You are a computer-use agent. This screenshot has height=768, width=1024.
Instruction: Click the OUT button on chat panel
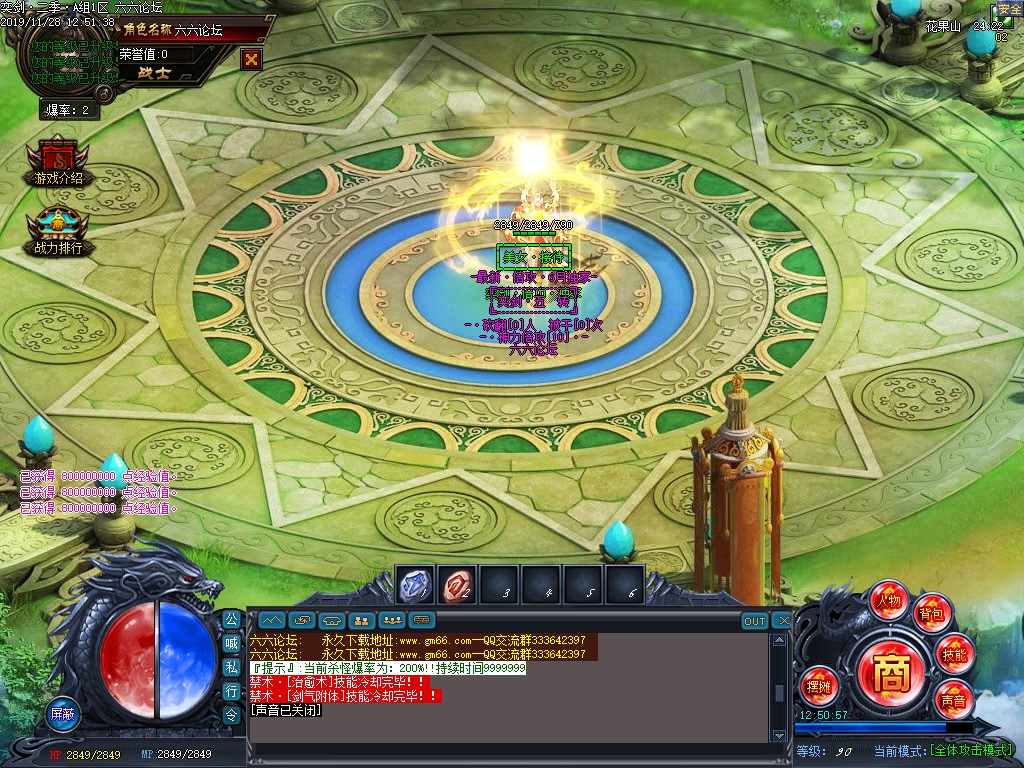click(x=755, y=621)
